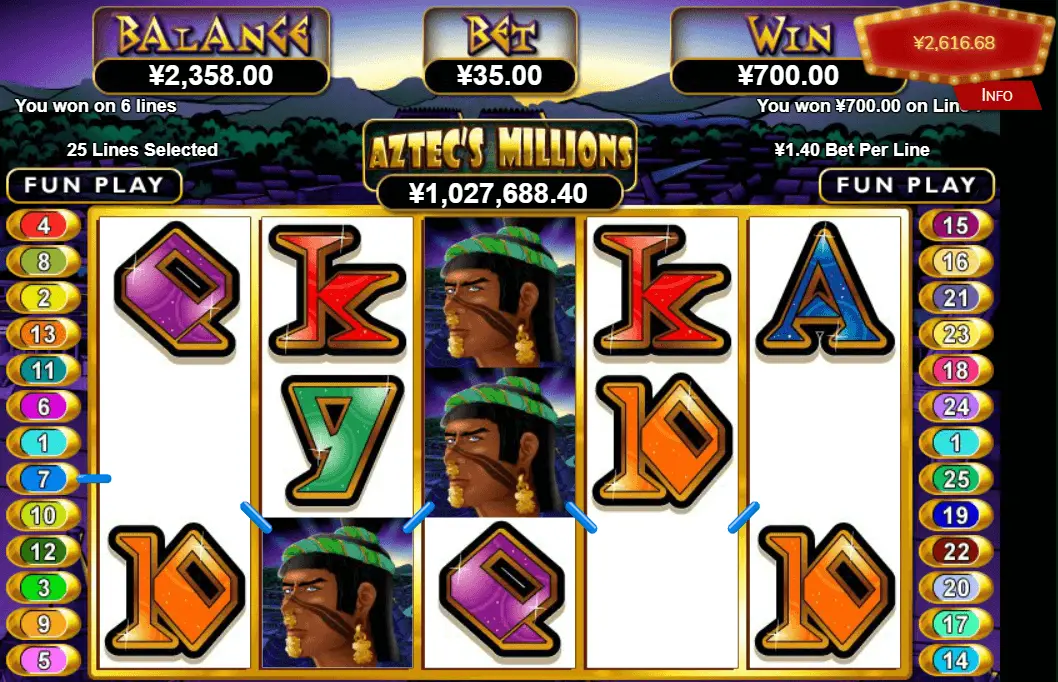1058x682 pixels.
Task: Select payline 13
Action: pos(43,334)
